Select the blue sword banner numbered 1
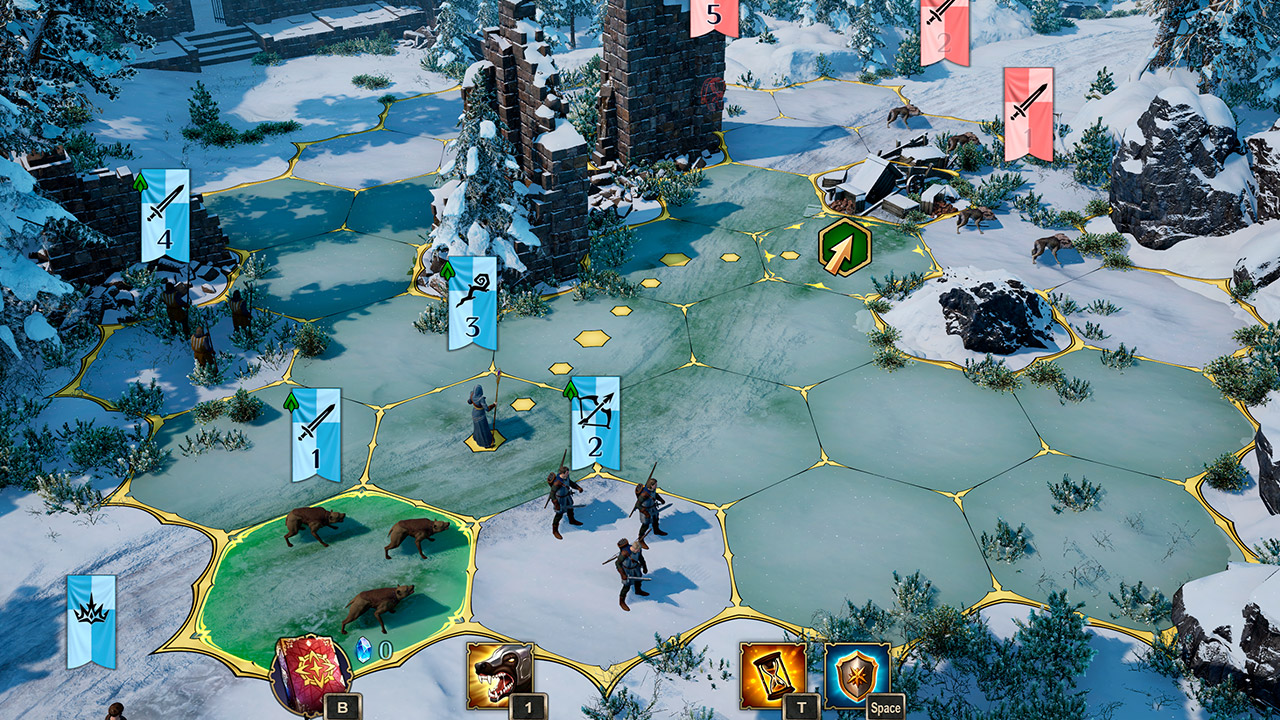Screen dimensions: 1280x720 pos(316,435)
